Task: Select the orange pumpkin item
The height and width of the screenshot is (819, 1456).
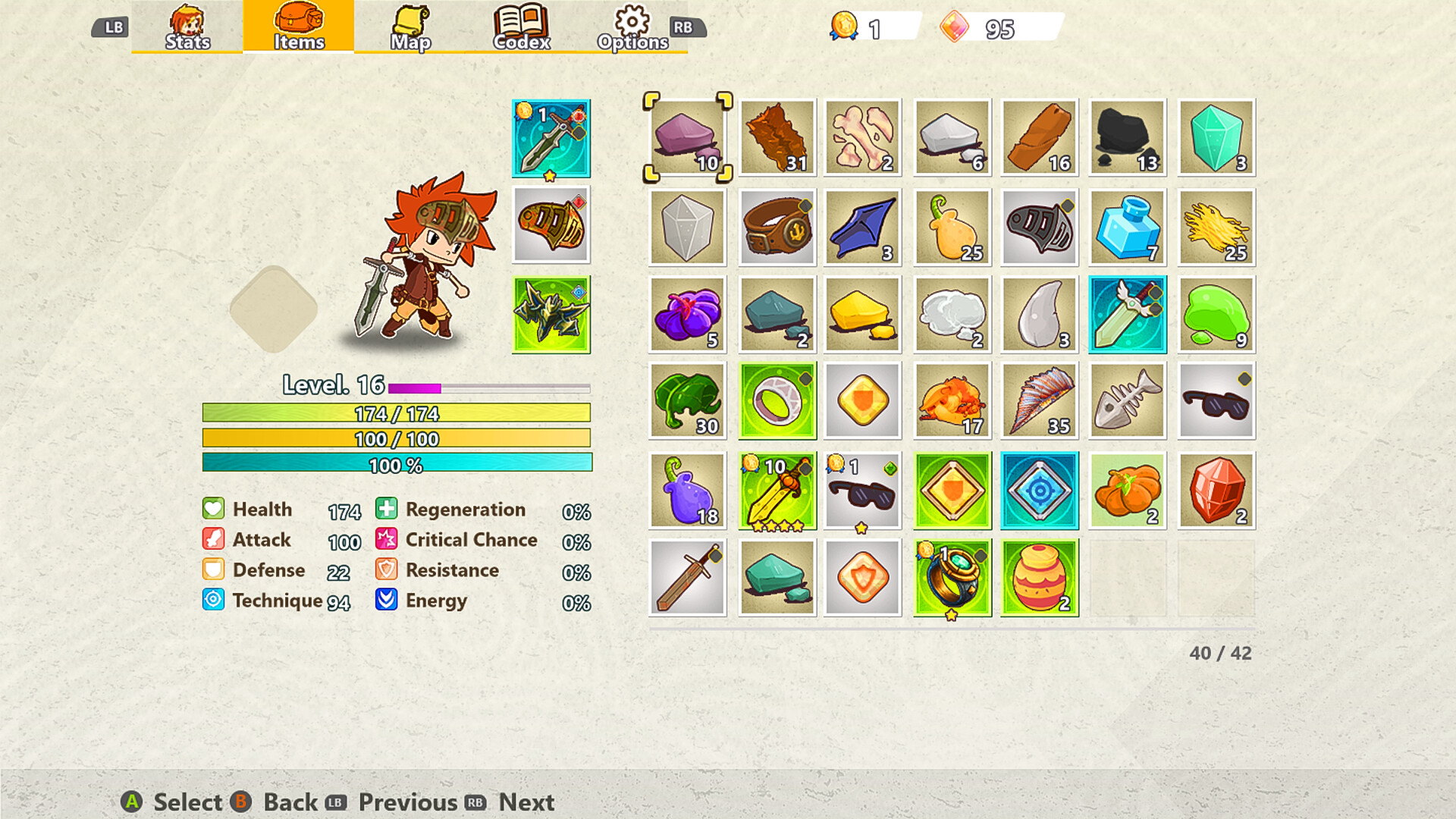Action: 1126,488
